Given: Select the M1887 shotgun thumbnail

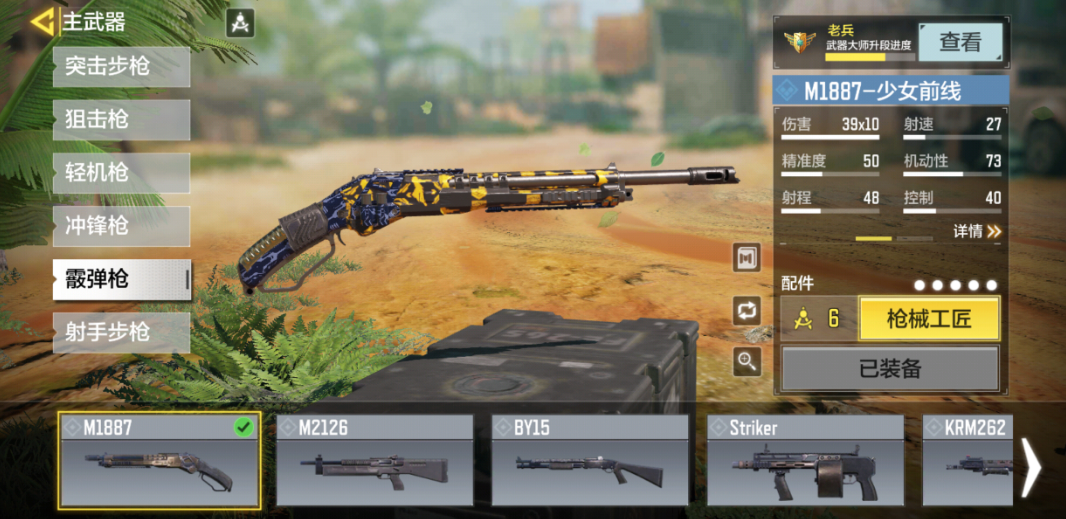Looking at the screenshot, I should click(159, 460).
